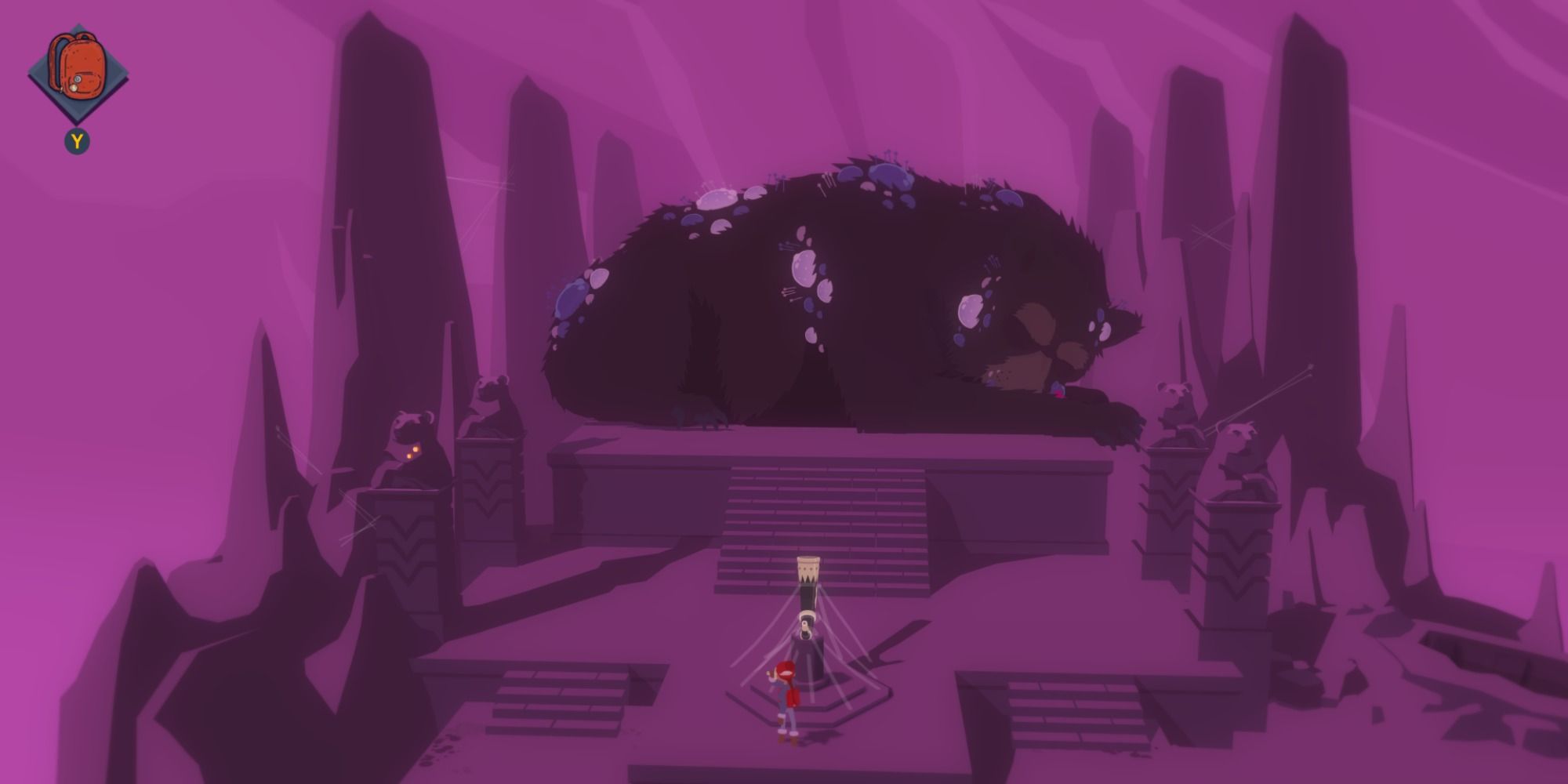Open the backpack inventory icon
1568x784 pixels.
78,67
